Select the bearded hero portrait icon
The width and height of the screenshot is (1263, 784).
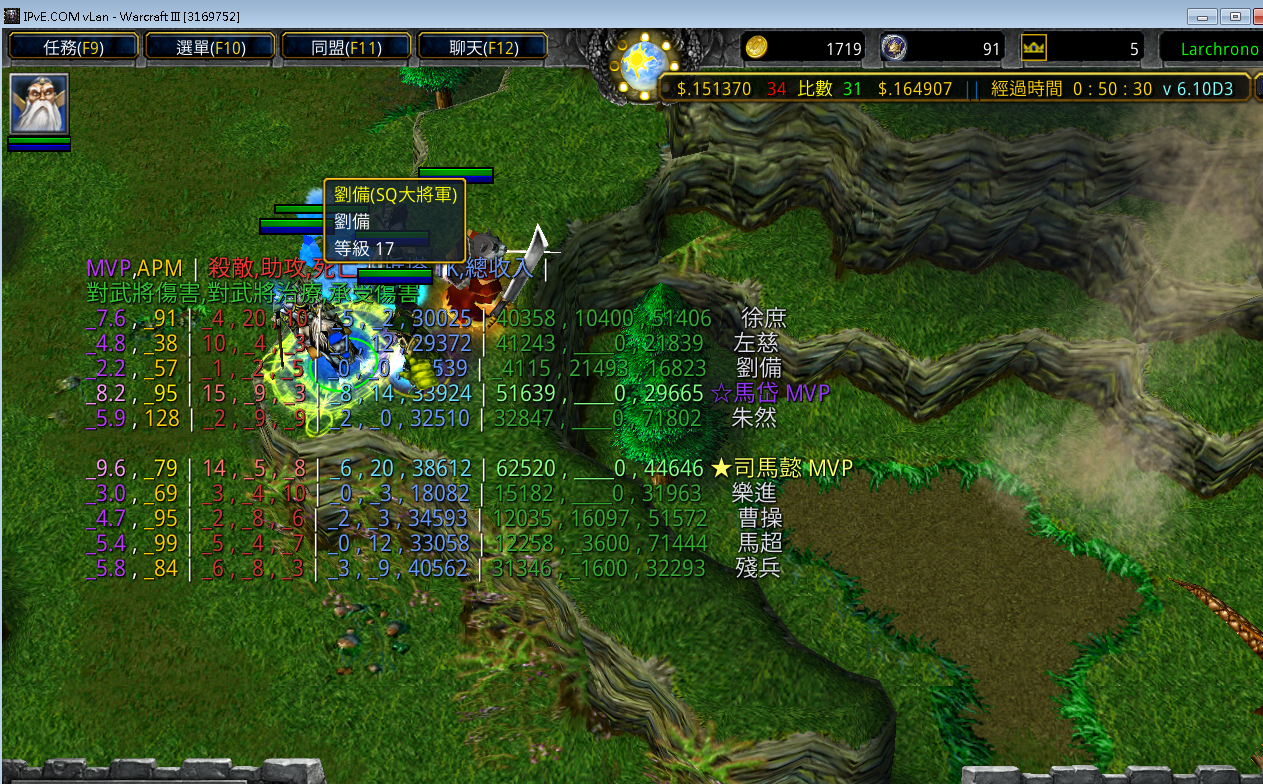pos(39,104)
